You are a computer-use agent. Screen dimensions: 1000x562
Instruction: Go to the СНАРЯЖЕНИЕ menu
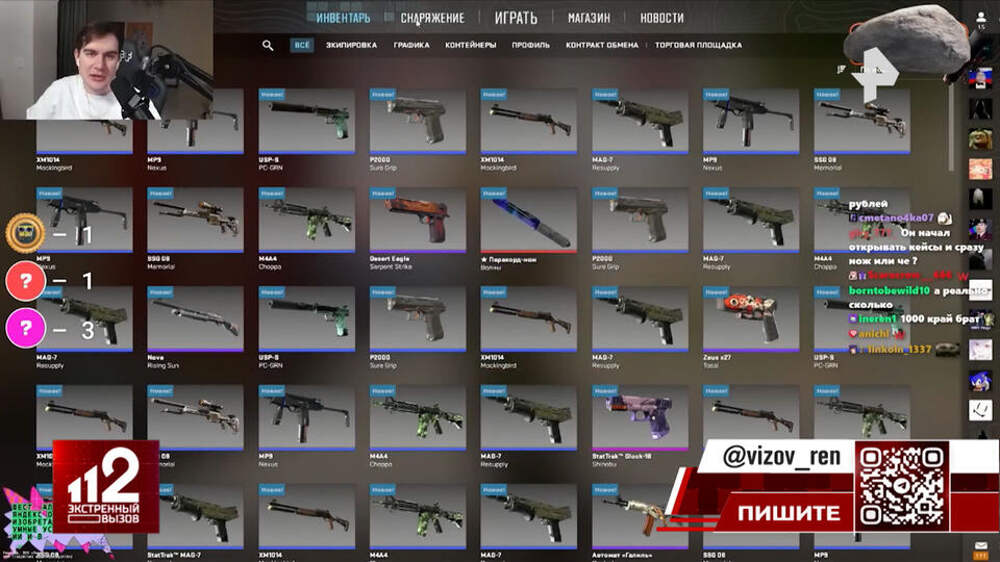coord(432,18)
